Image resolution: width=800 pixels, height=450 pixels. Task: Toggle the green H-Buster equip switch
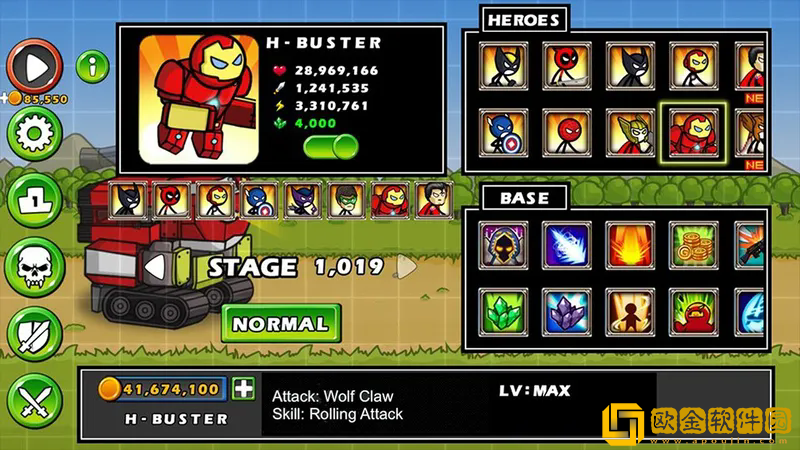[x=331, y=147]
